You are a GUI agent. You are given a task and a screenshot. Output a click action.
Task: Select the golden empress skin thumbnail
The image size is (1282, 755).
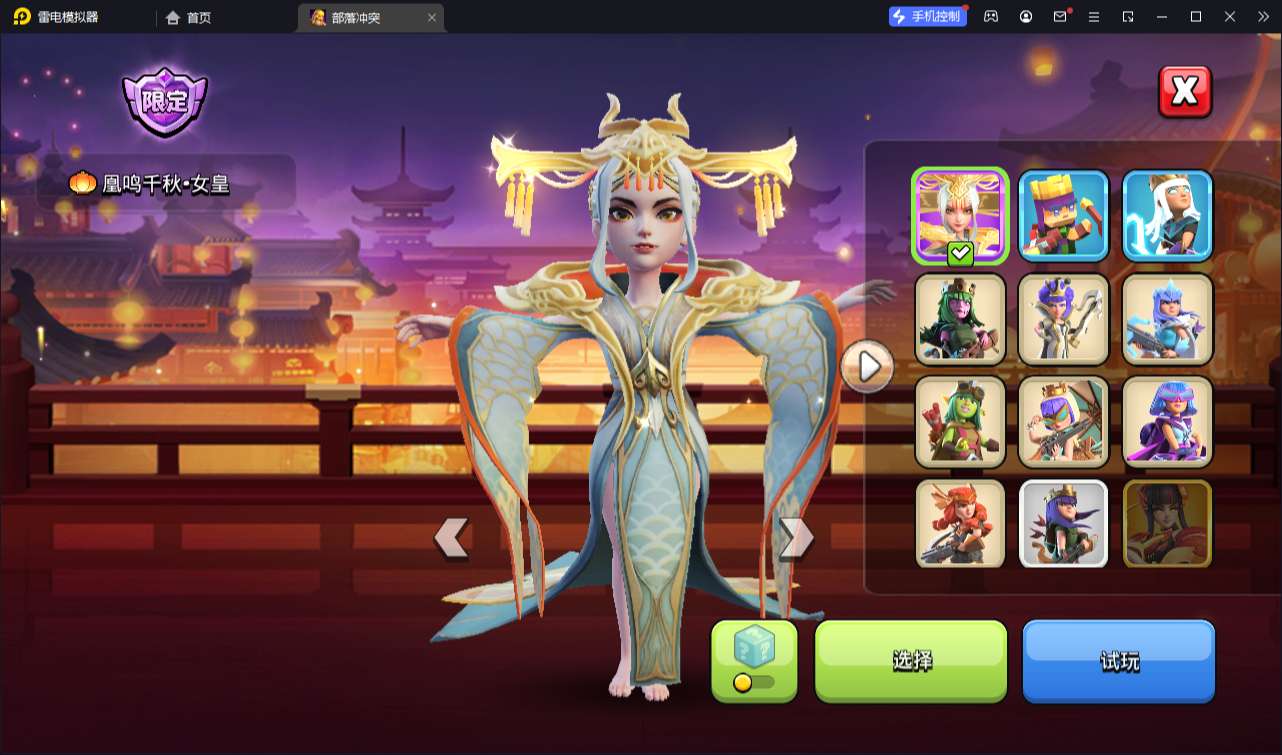pos(960,215)
